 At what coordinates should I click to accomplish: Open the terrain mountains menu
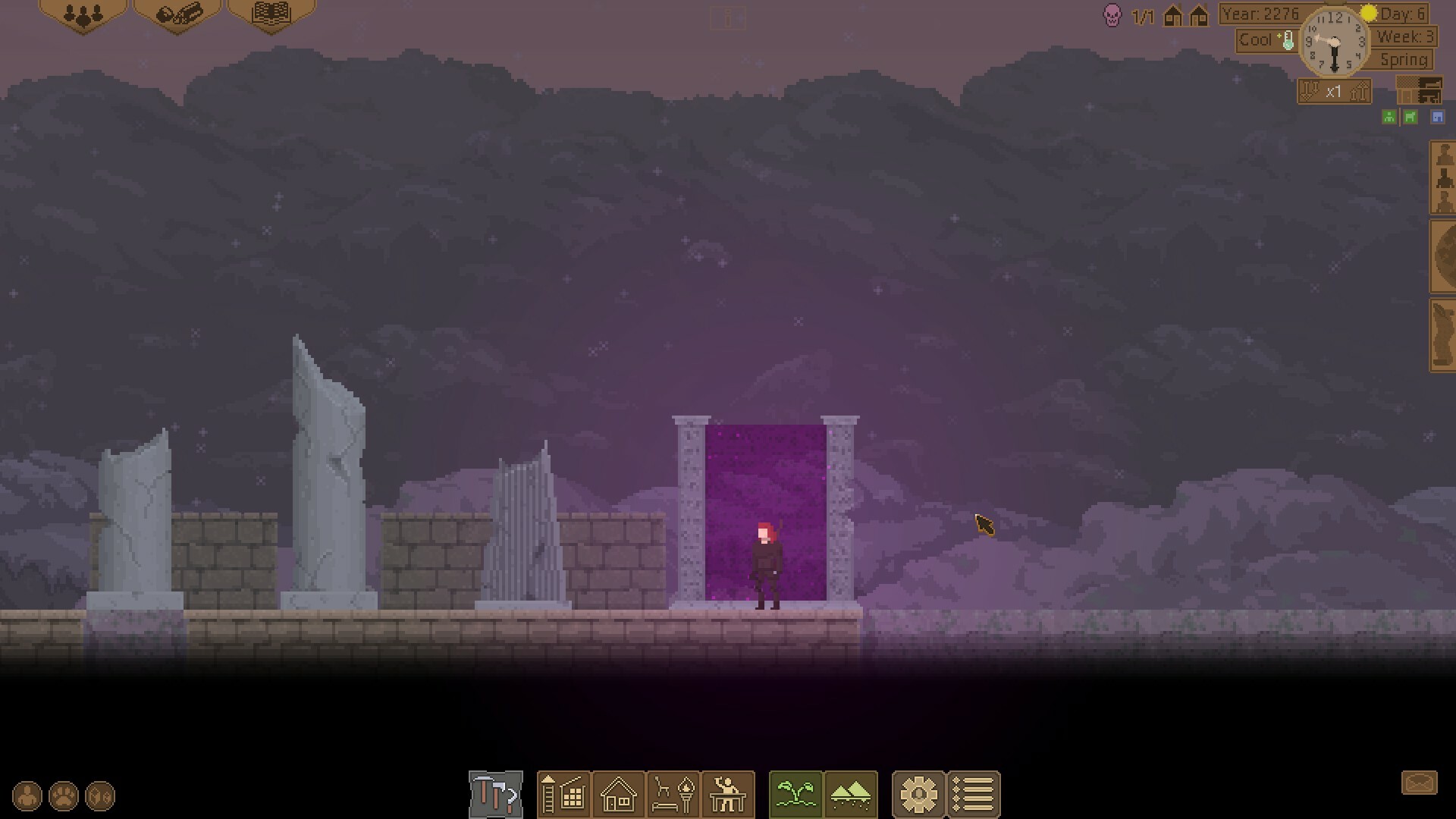850,795
